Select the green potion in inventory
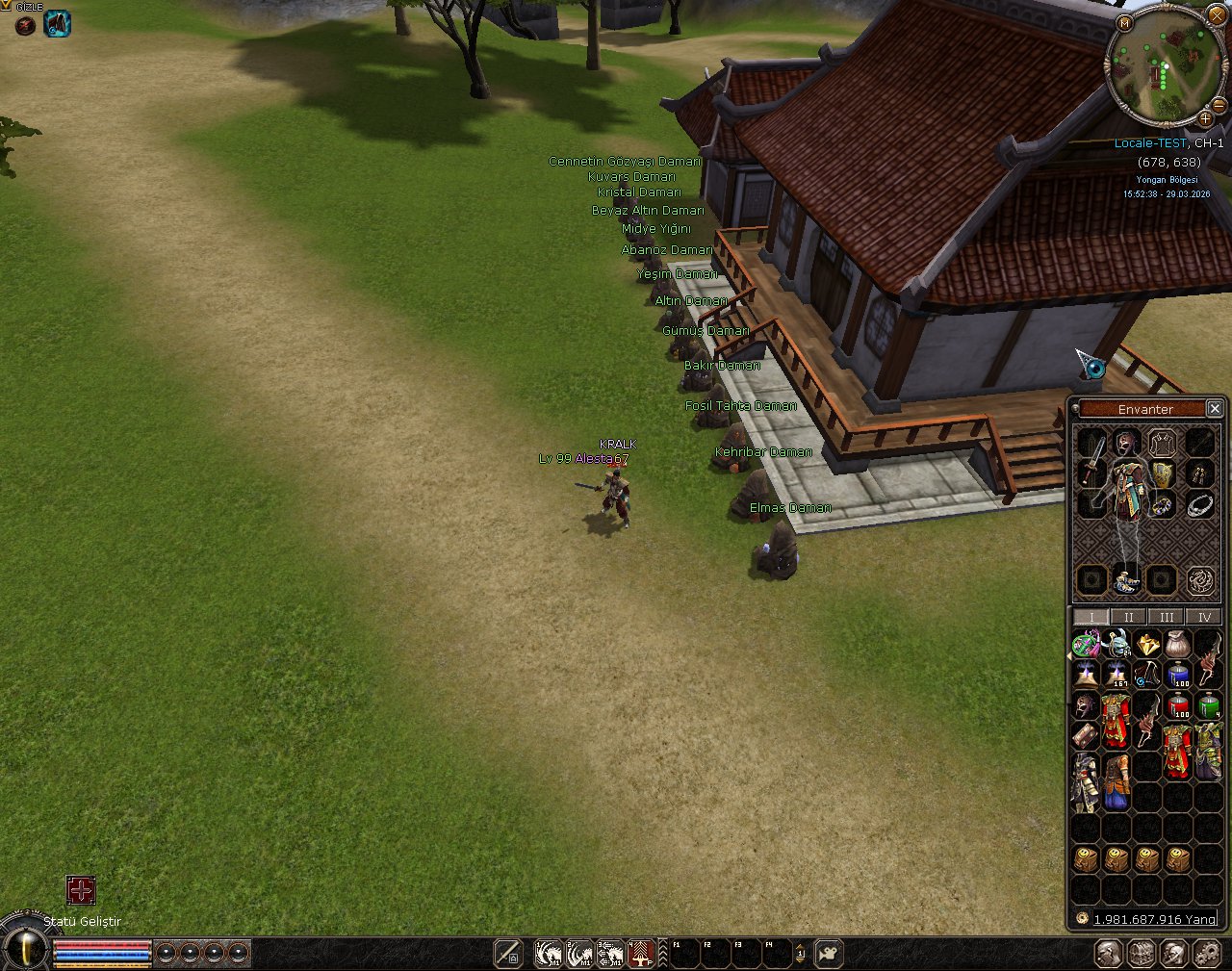 pos(1209,706)
